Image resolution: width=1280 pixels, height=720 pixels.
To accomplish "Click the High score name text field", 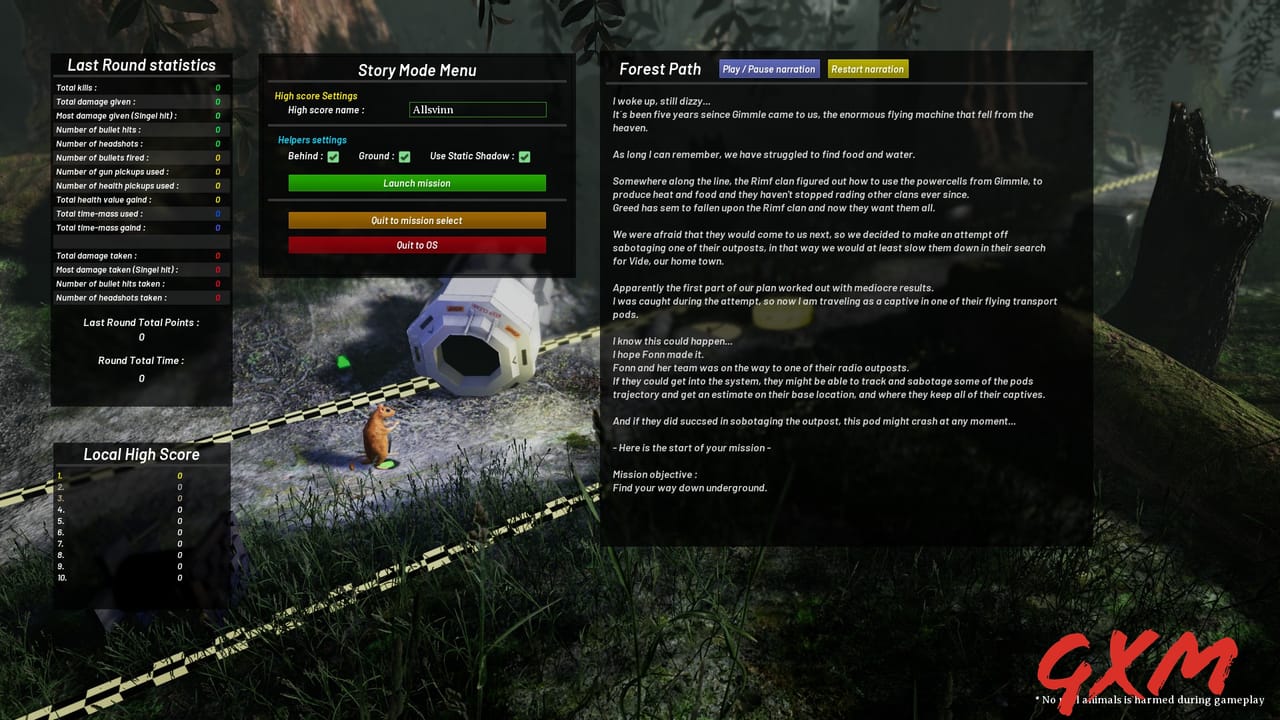I will tap(478, 110).
